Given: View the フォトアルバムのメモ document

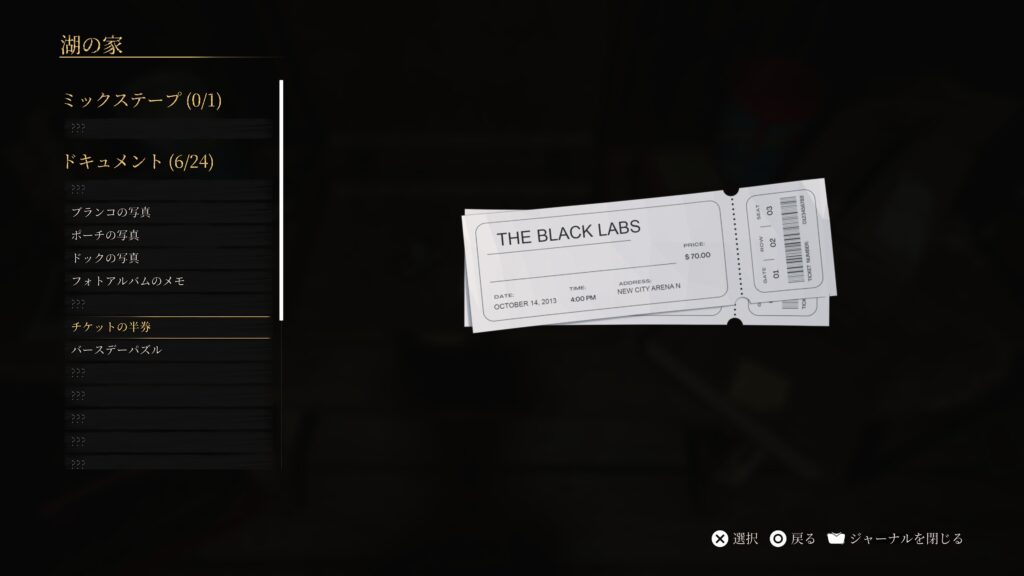Looking at the screenshot, I should click(128, 281).
